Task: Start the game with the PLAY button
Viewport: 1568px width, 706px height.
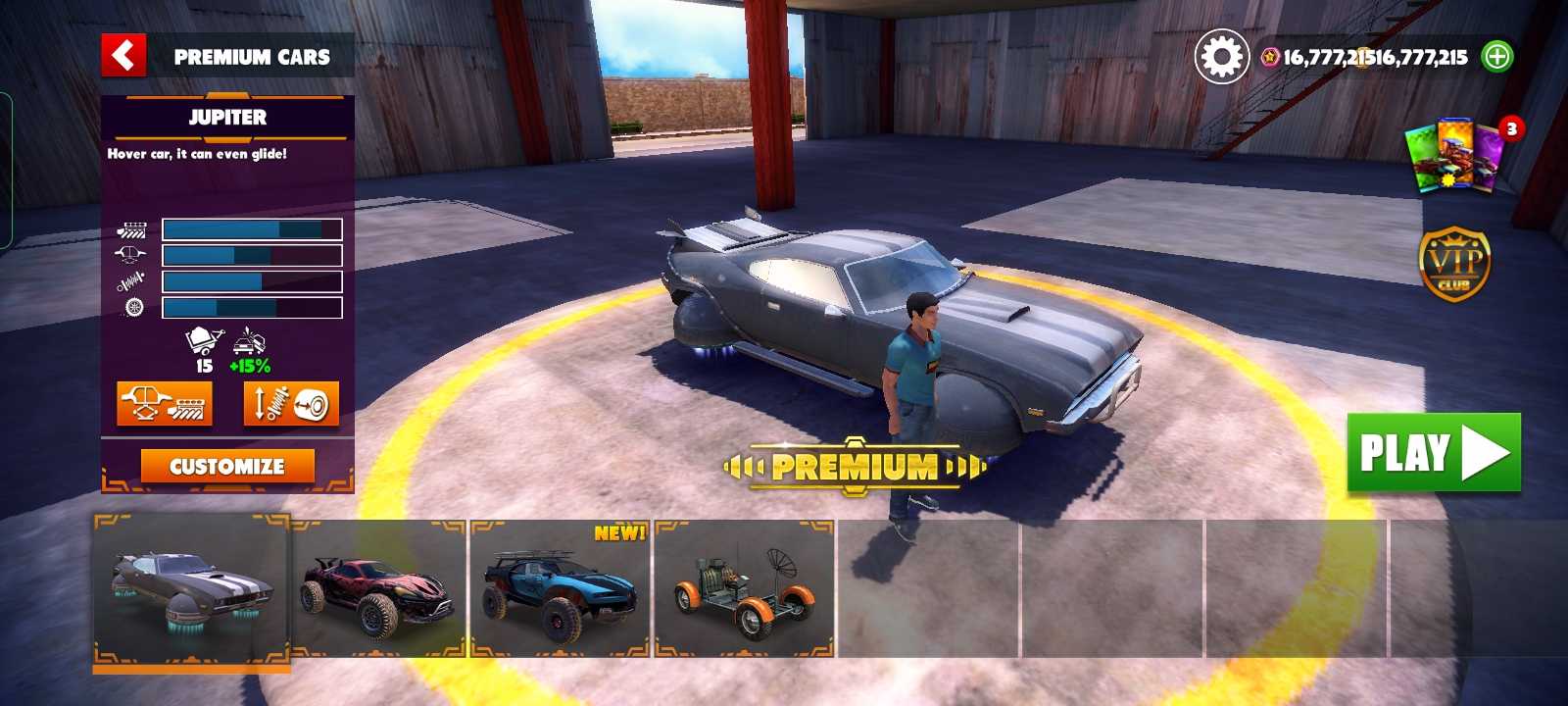Action: [x=1434, y=453]
